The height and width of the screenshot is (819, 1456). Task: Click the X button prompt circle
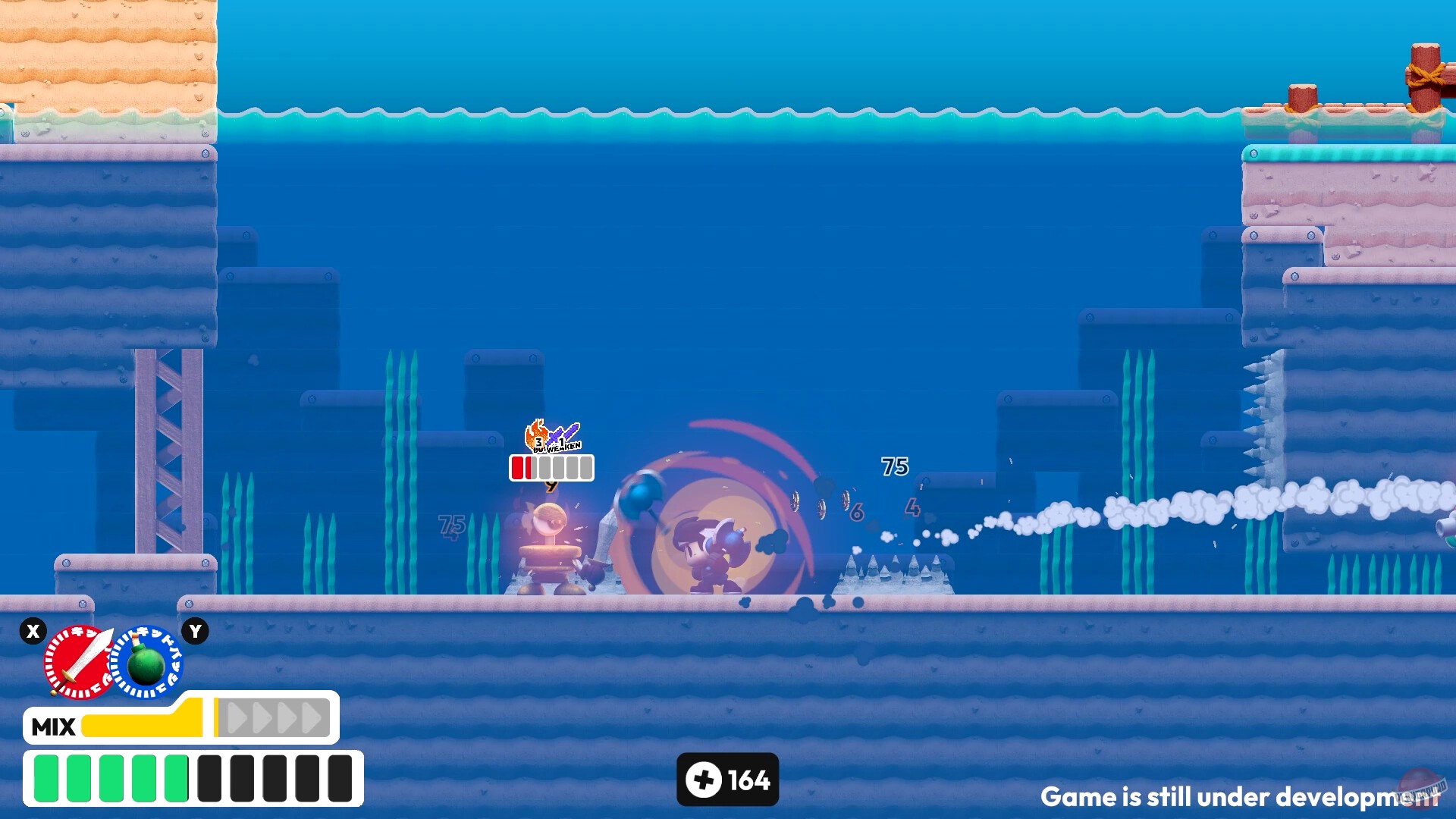coord(32,631)
